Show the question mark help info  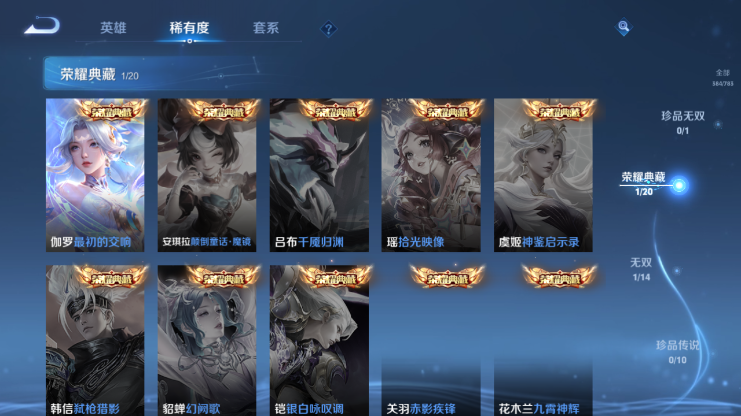(328, 29)
